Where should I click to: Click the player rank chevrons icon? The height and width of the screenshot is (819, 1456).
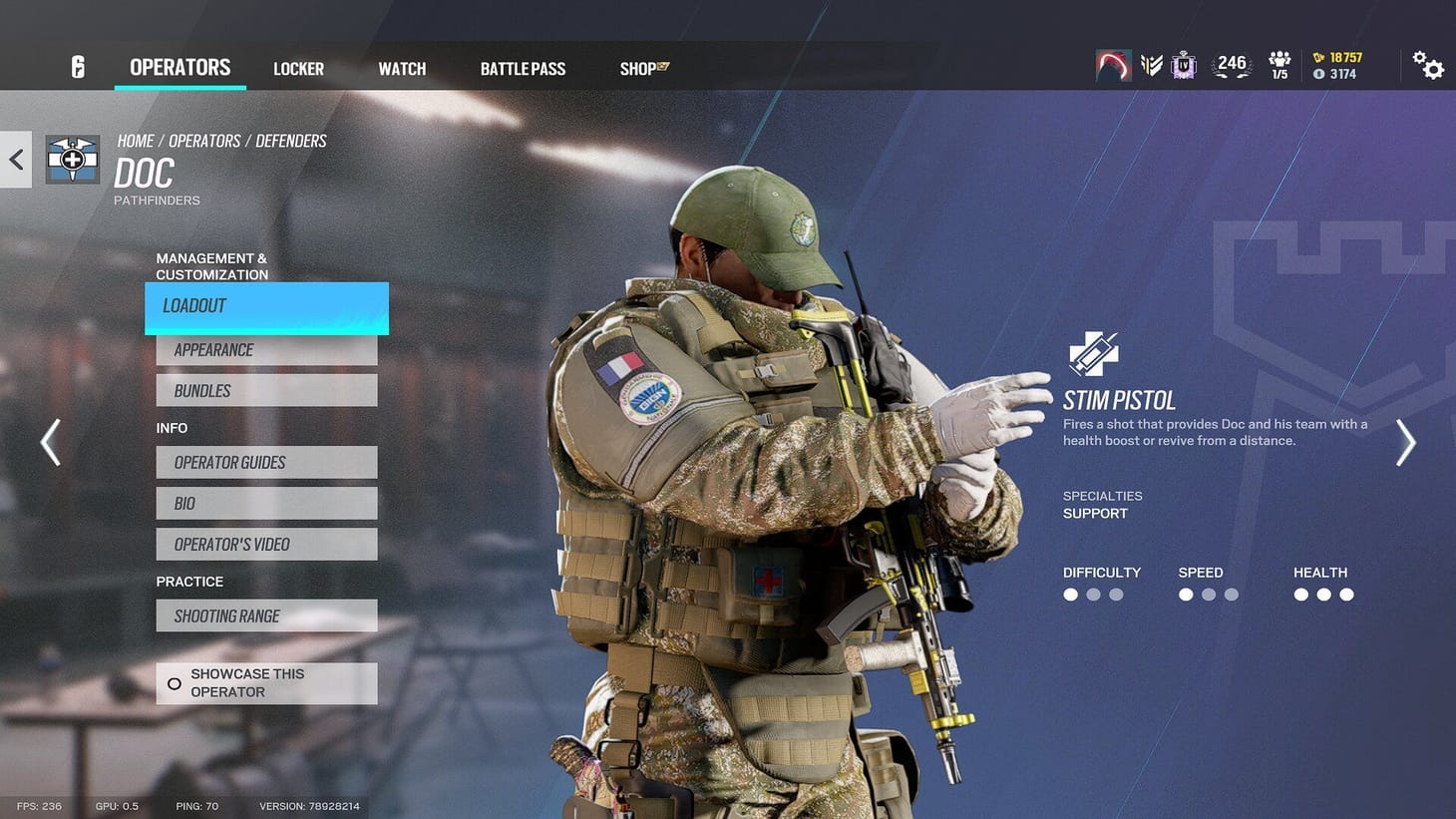1152,63
